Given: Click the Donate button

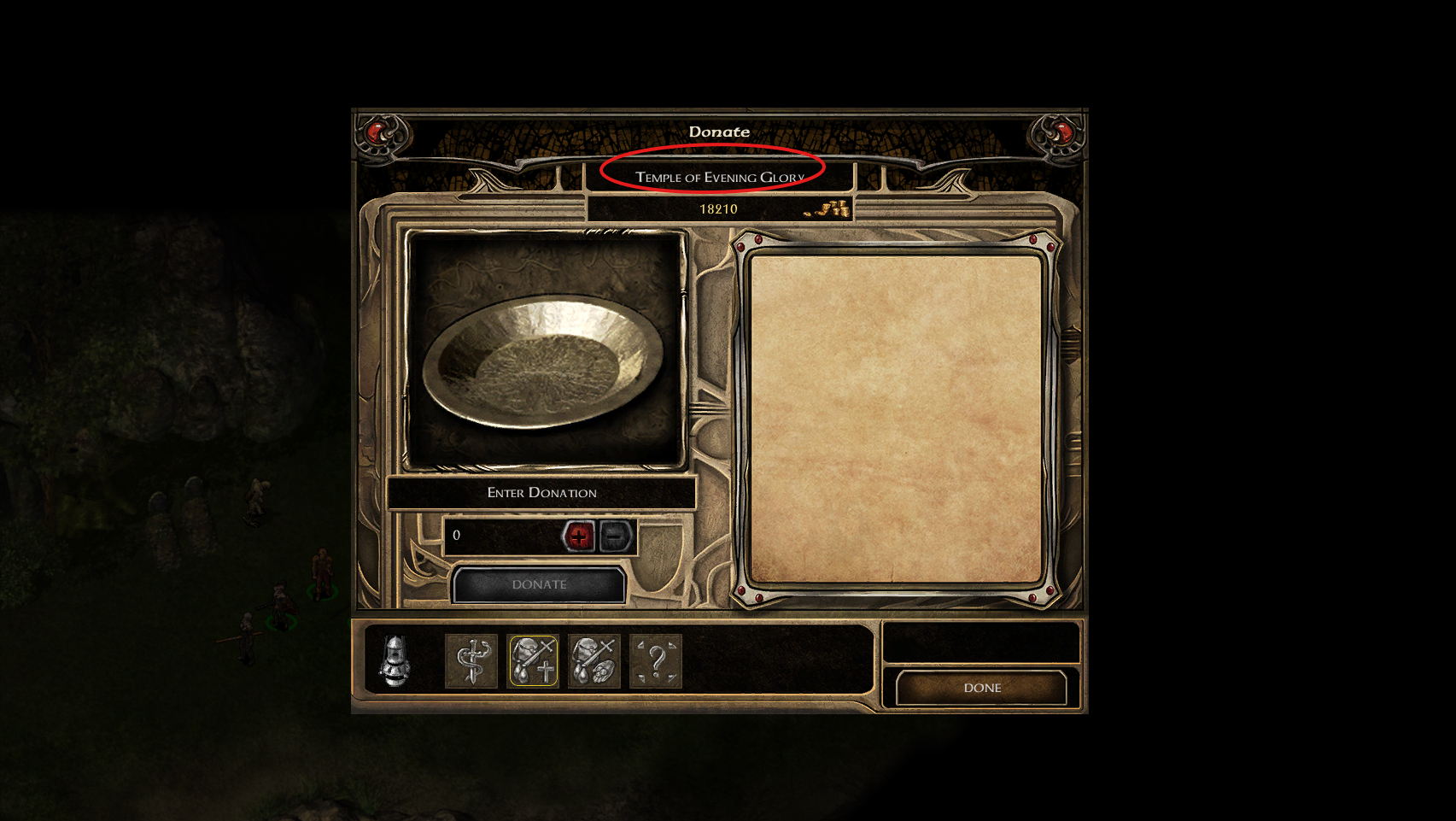Looking at the screenshot, I should [539, 584].
